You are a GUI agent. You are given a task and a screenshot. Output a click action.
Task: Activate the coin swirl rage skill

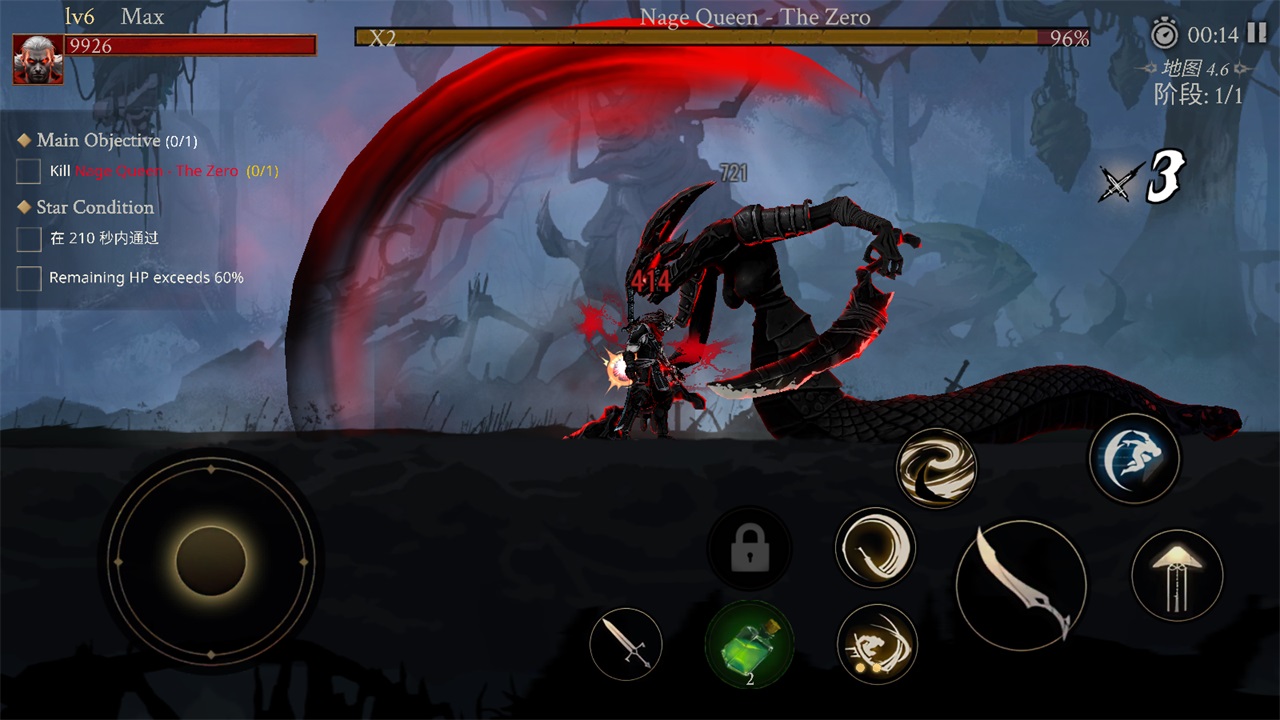(877, 645)
